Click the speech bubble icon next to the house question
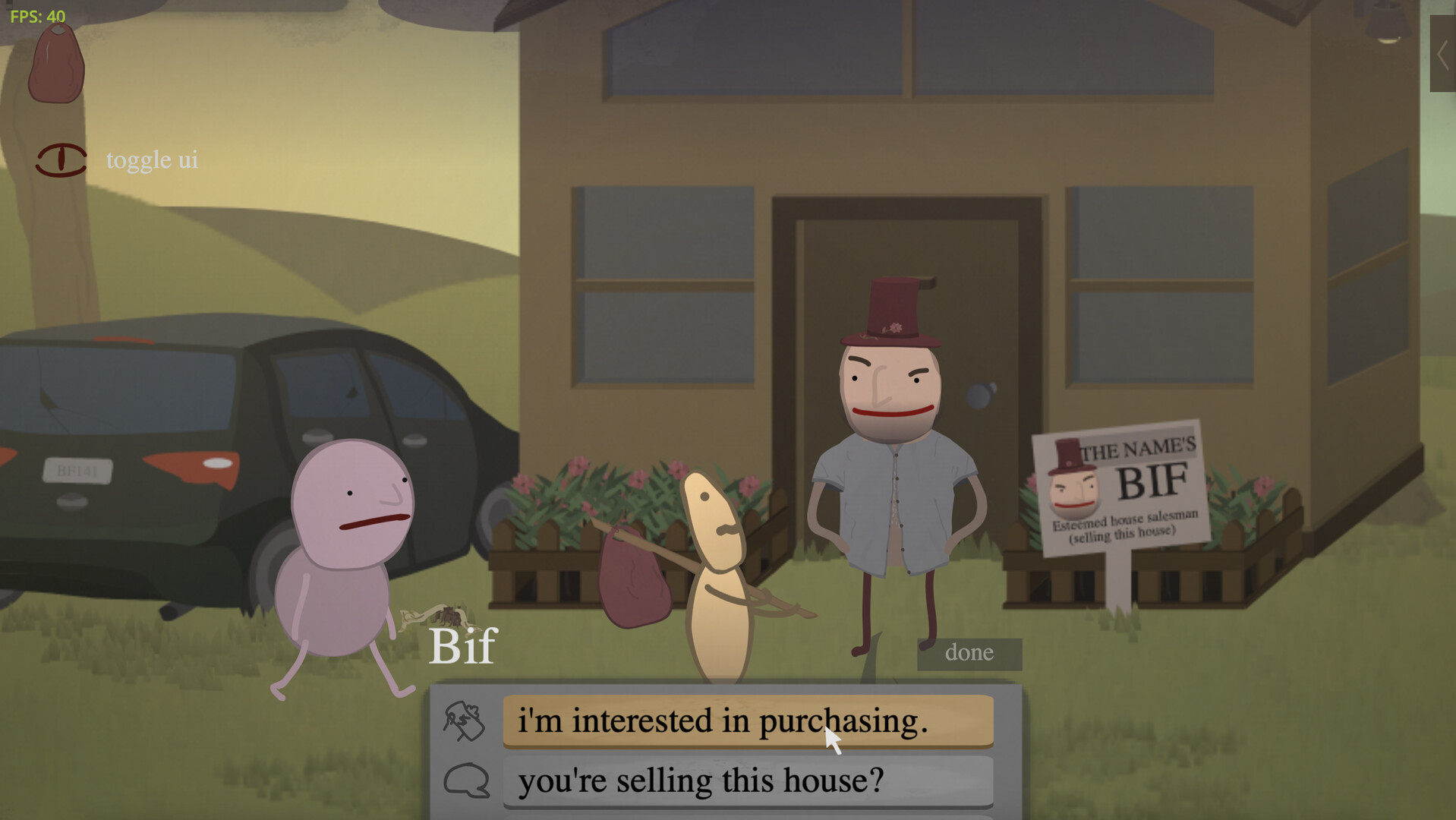 (x=467, y=780)
